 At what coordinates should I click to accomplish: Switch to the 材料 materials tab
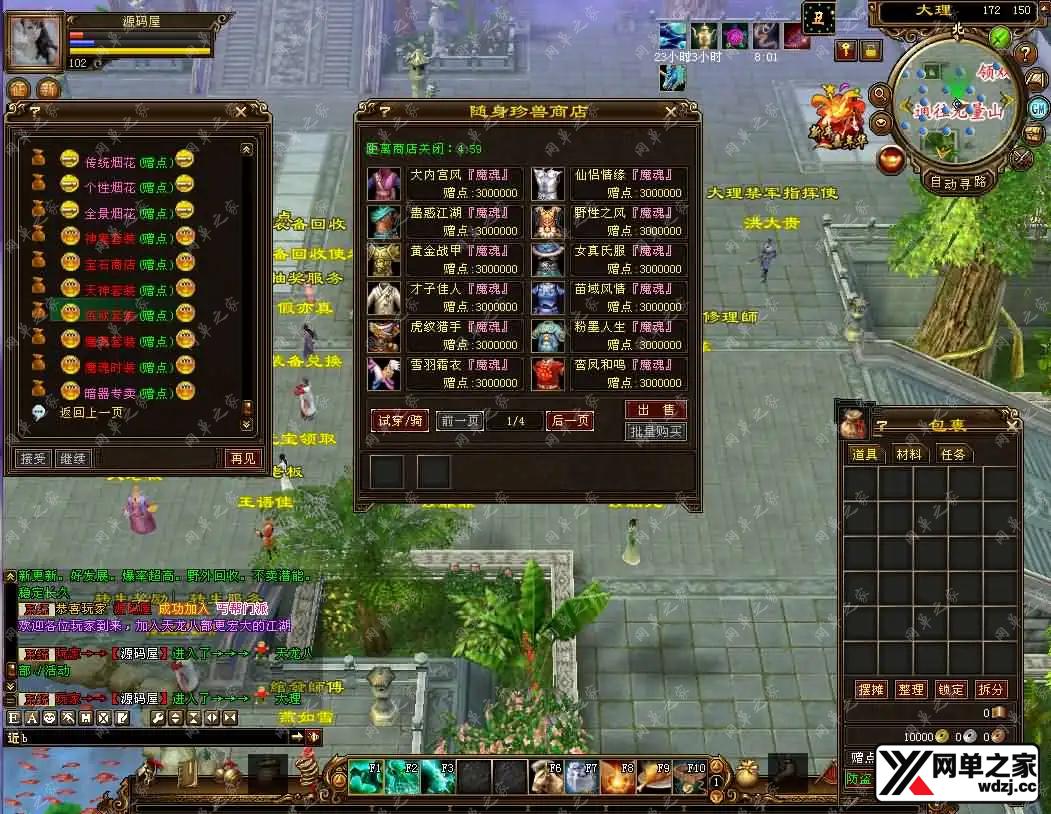(x=909, y=454)
